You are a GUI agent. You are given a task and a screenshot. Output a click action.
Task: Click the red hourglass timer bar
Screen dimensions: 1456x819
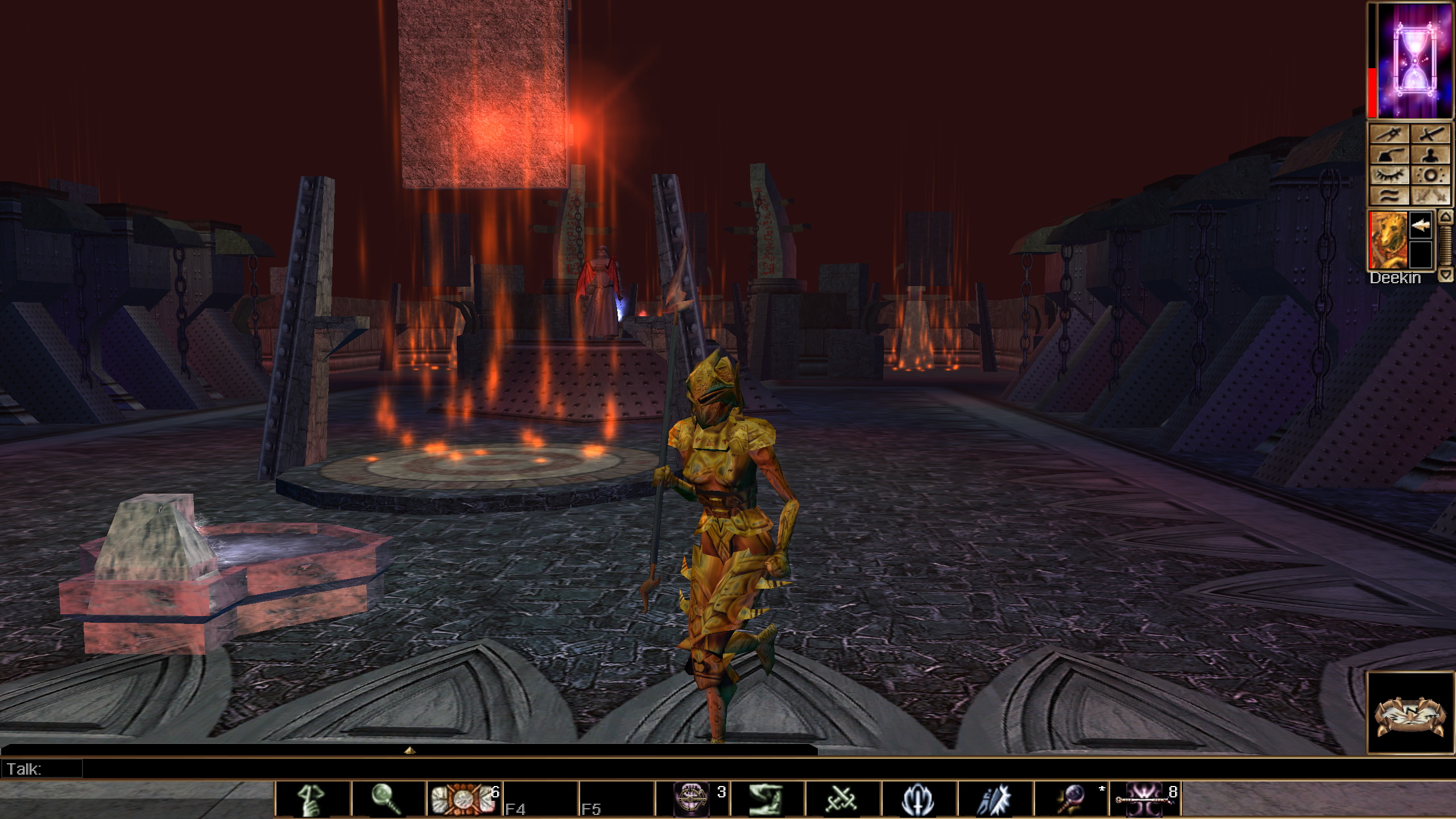pos(1372,93)
